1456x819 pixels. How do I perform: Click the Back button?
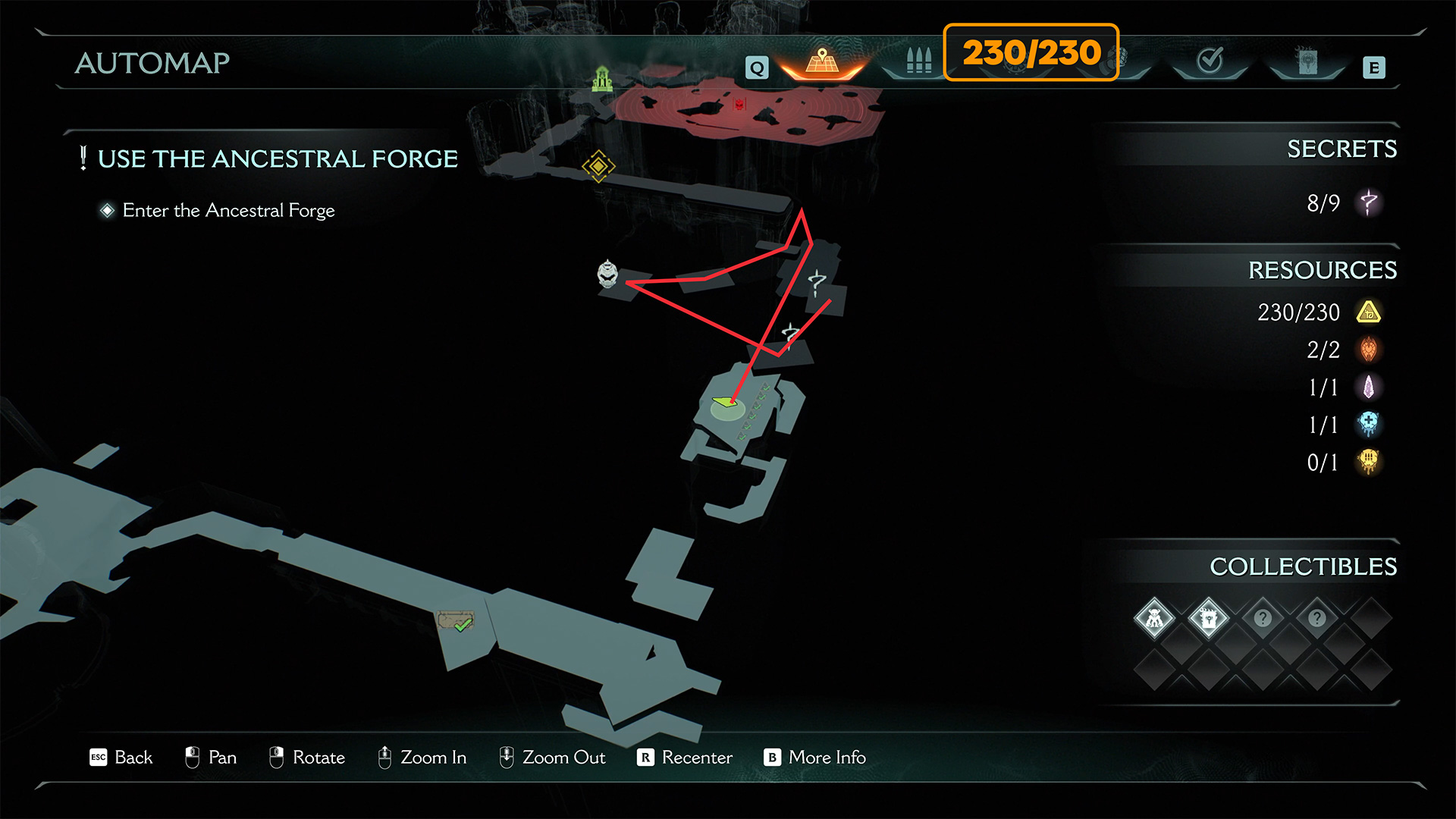click(121, 757)
